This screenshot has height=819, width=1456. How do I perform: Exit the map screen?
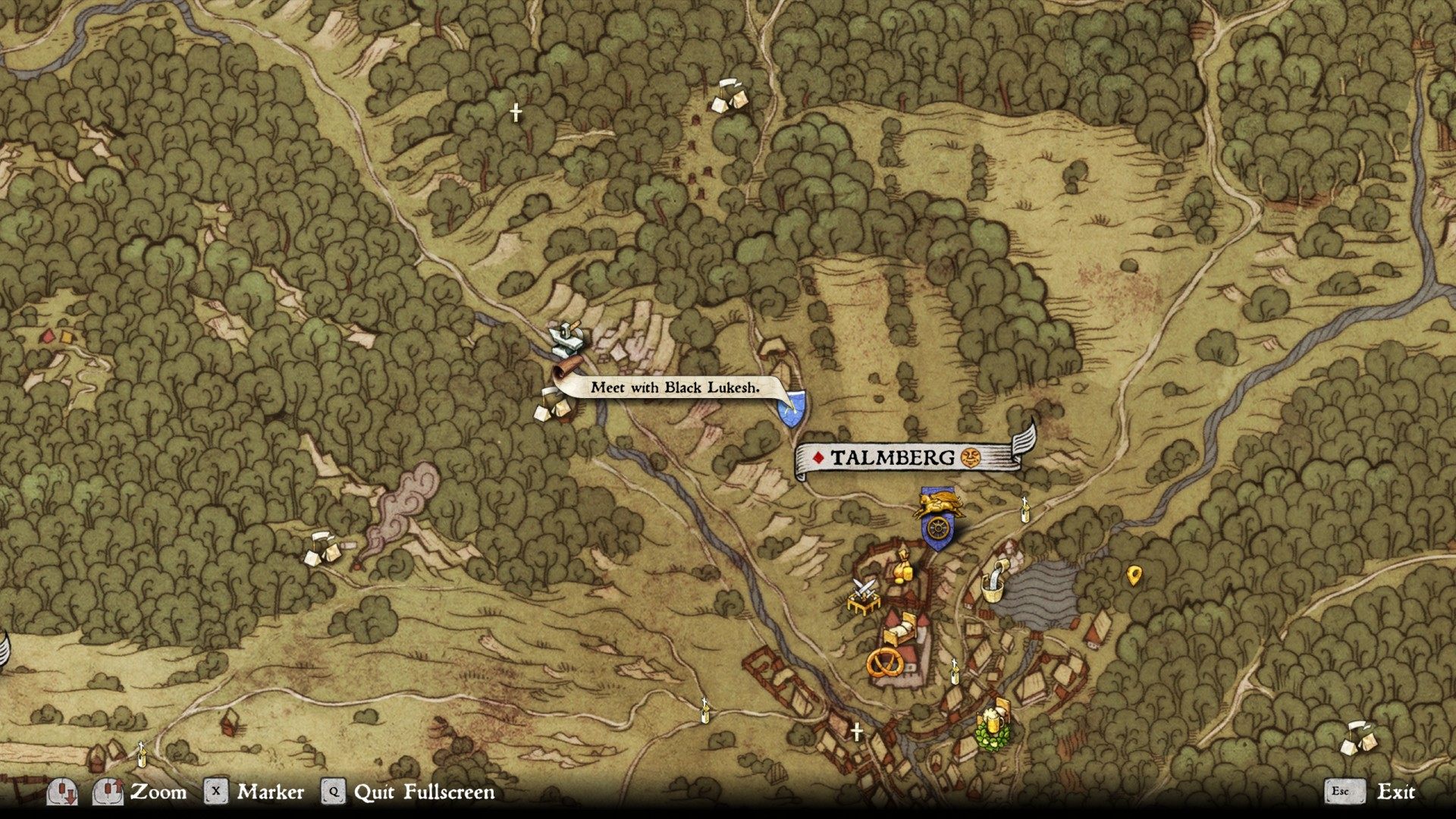point(1395,792)
